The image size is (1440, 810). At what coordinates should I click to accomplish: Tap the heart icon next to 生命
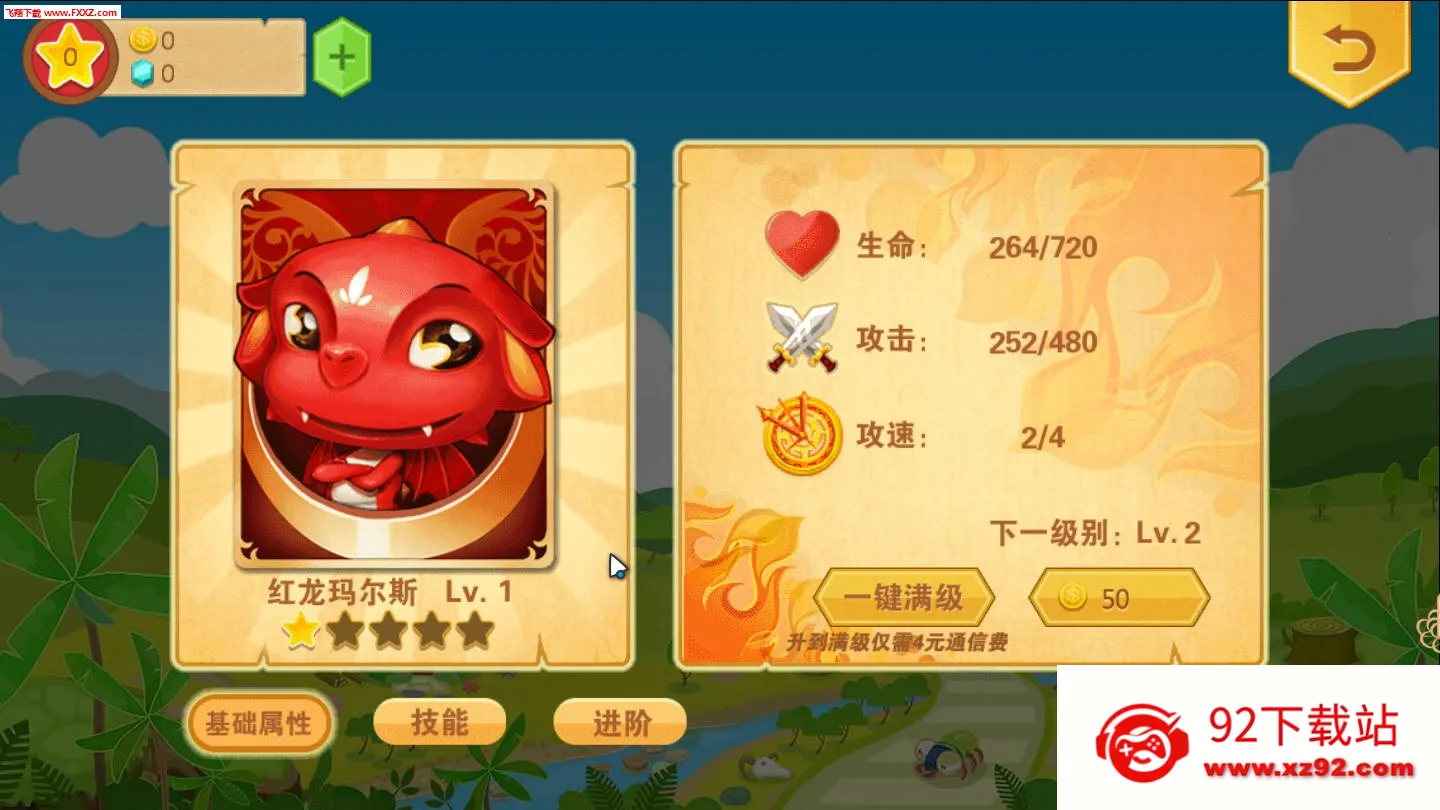pyautogui.click(x=800, y=245)
